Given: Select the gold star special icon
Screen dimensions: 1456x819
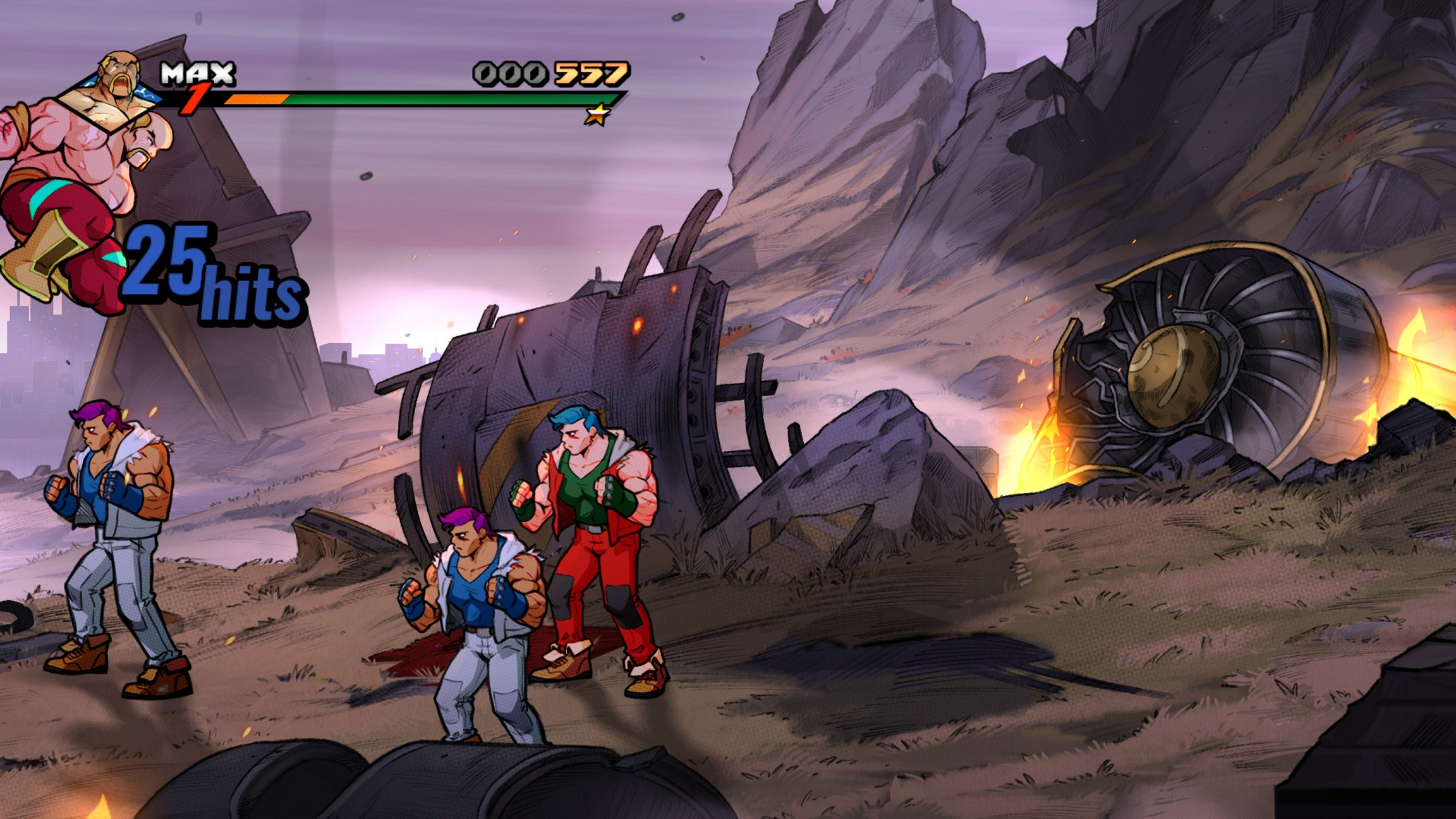Looking at the screenshot, I should [x=597, y=115].
